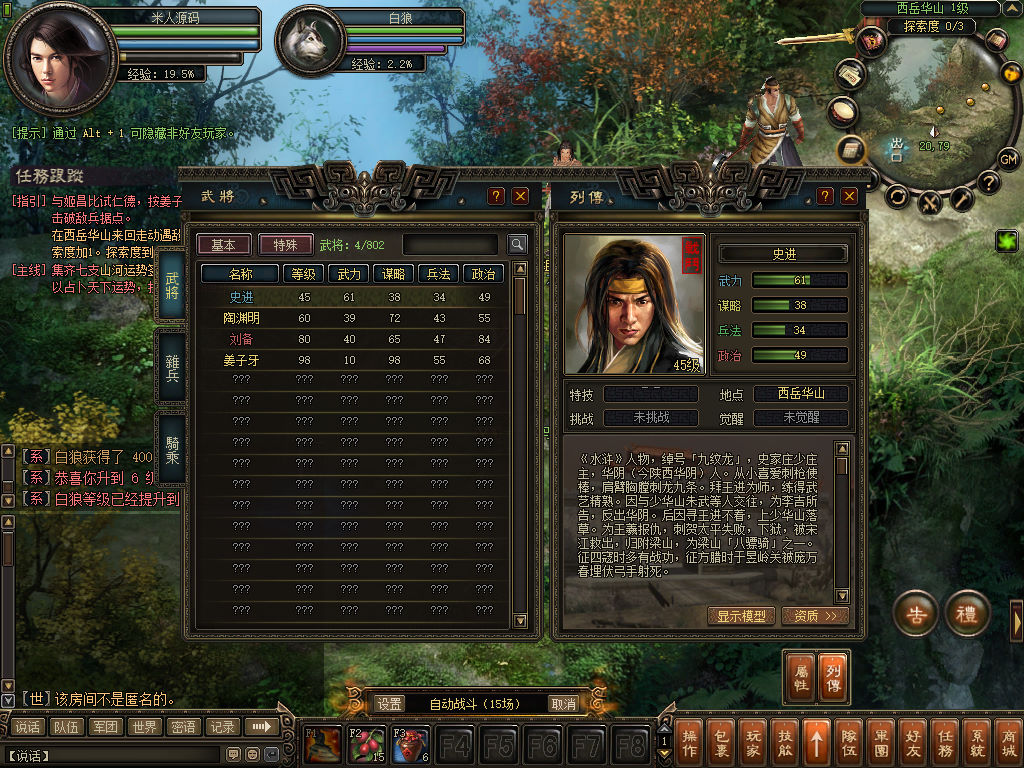Switch chat to the 世界 channel
The height and width of the screenshot is (768, 1024).
pos(144,727)
